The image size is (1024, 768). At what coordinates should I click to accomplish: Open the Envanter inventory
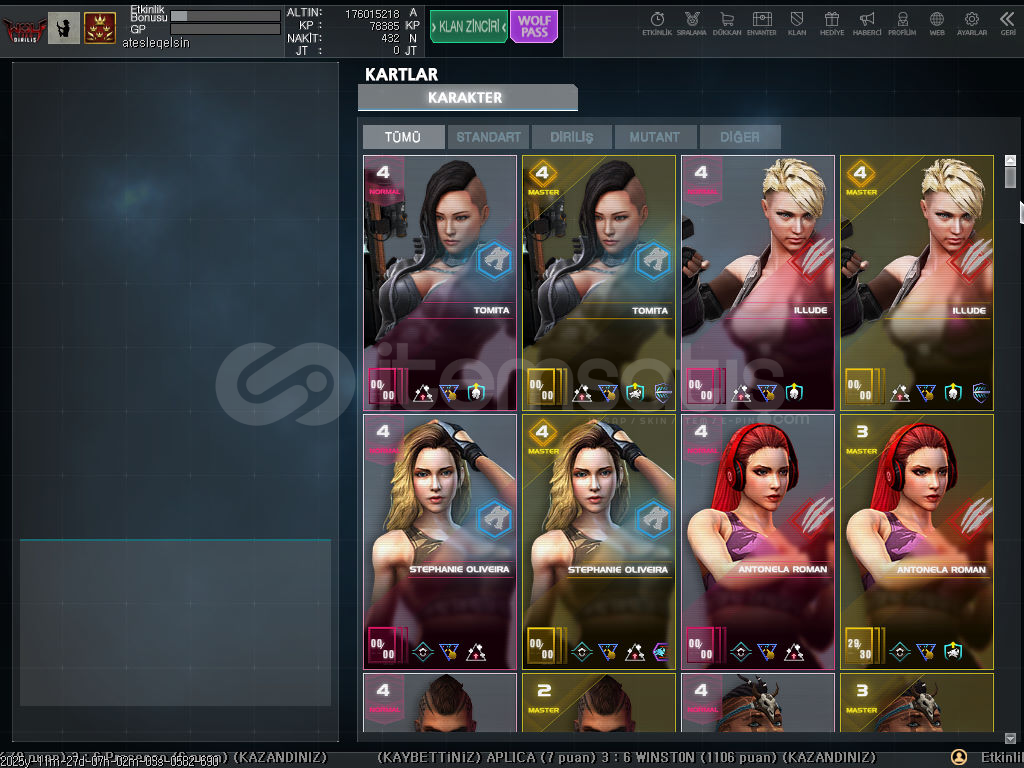click(x=762, y=24)
